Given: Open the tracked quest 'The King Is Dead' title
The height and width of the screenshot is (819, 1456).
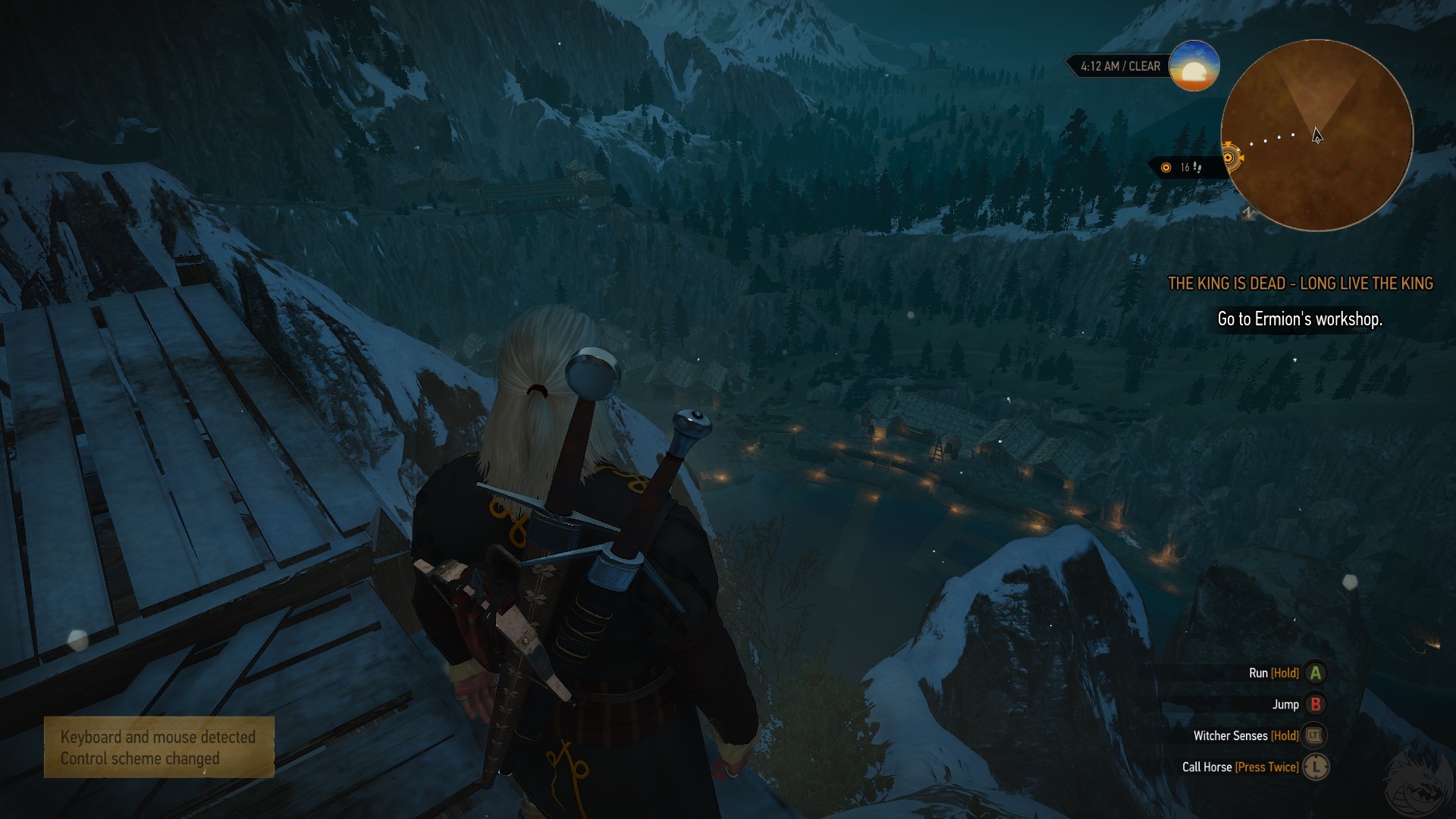Looking at the screenshot, I should click(x=1300, y=284).
